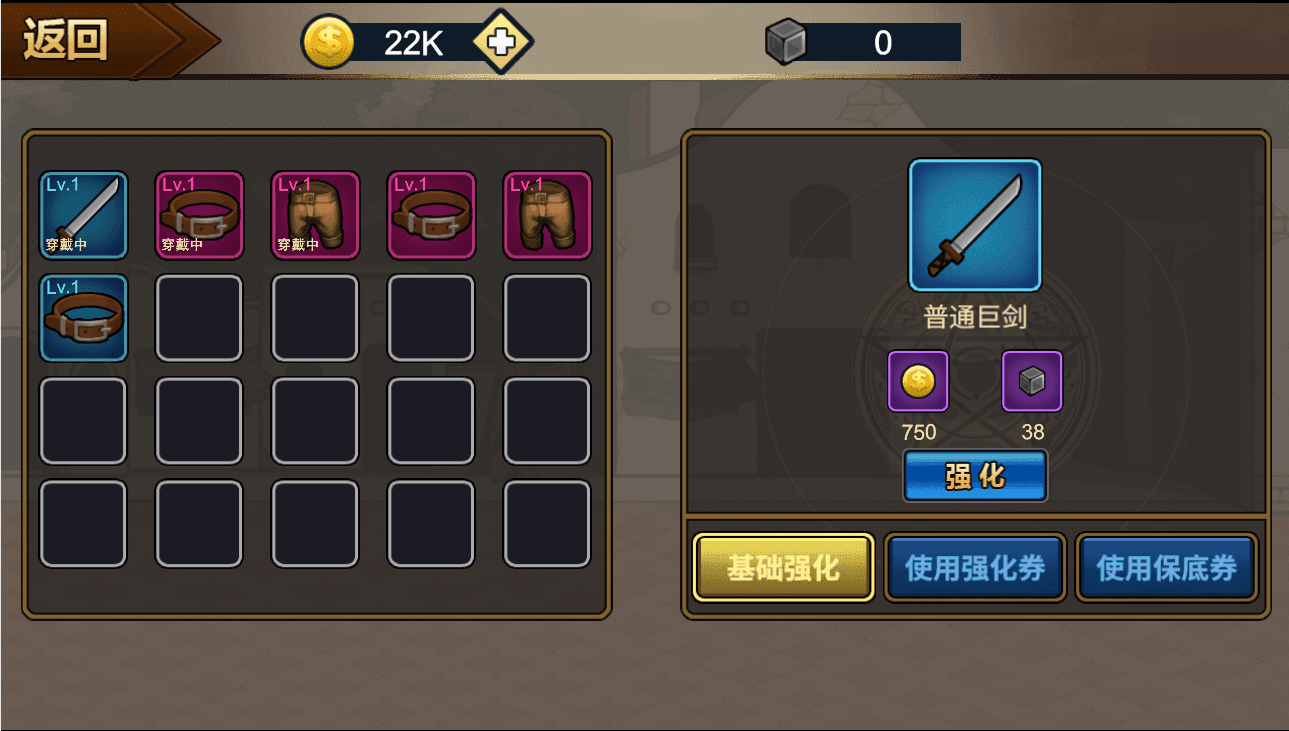Select the equipped Lv.1 sword in inventory

coord(83,215)
